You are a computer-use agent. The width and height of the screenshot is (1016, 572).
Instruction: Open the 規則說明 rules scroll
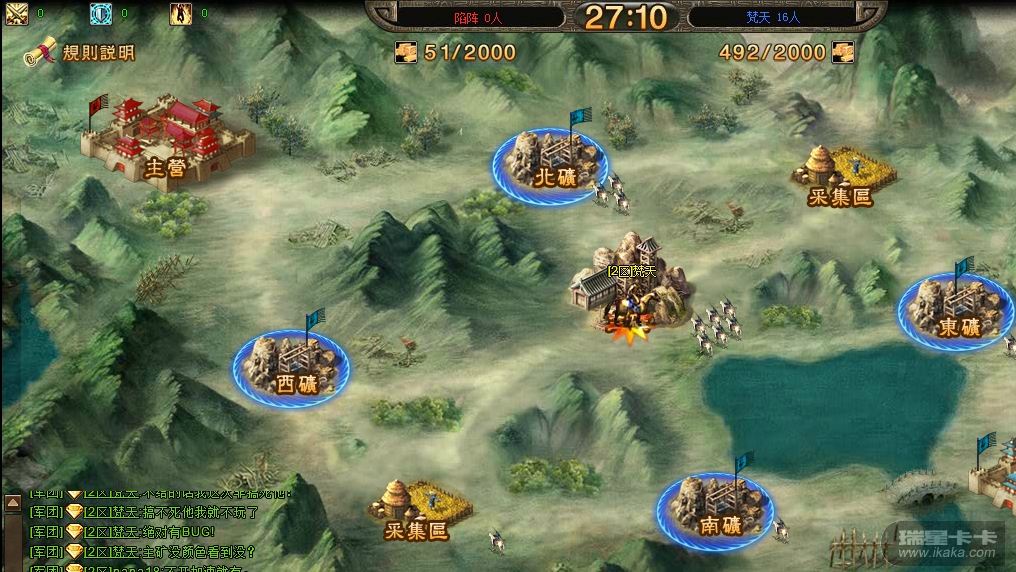pos(79,54)
